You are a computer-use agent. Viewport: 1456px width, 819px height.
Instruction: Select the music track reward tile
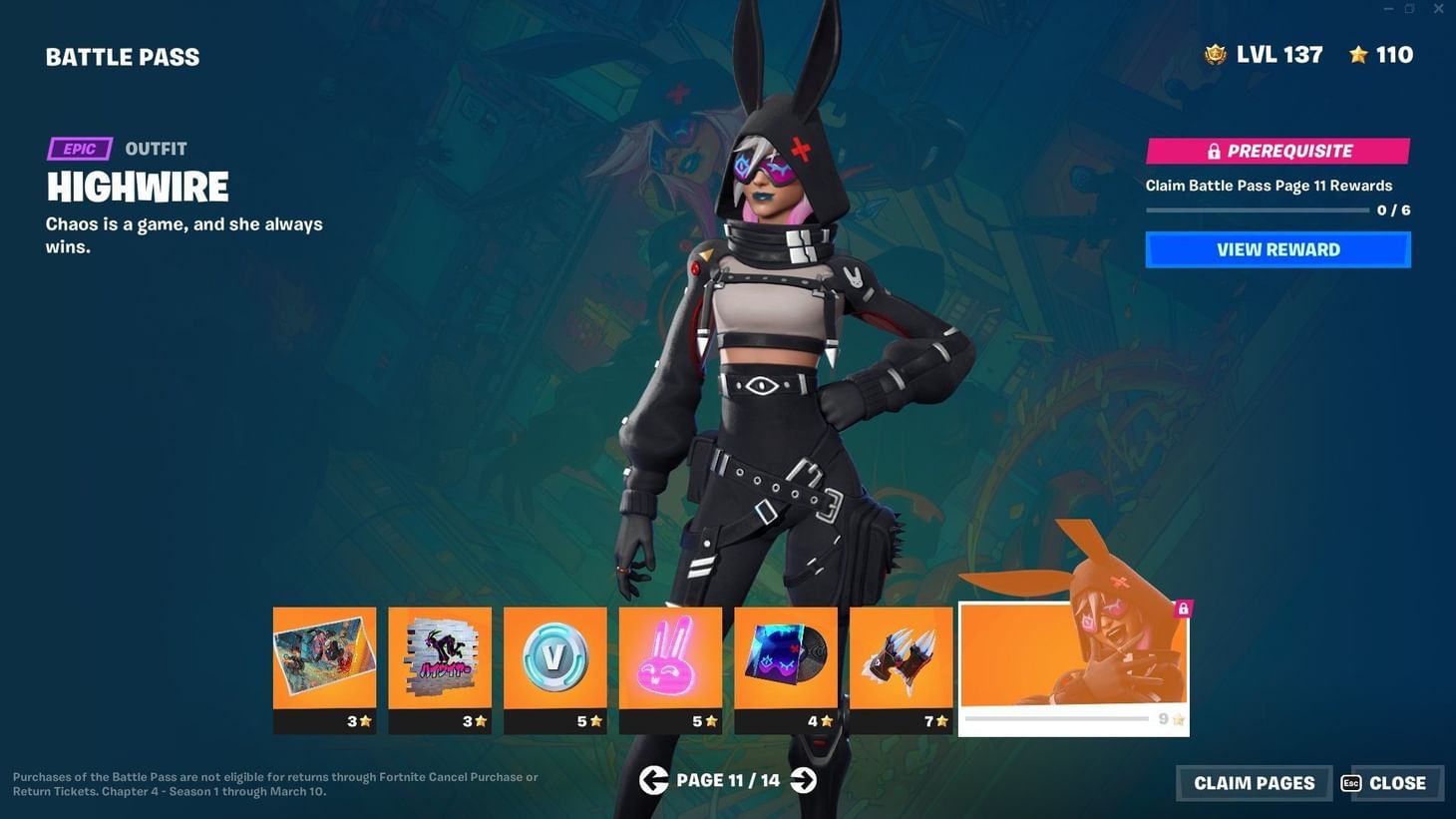(x=786, y=658)
